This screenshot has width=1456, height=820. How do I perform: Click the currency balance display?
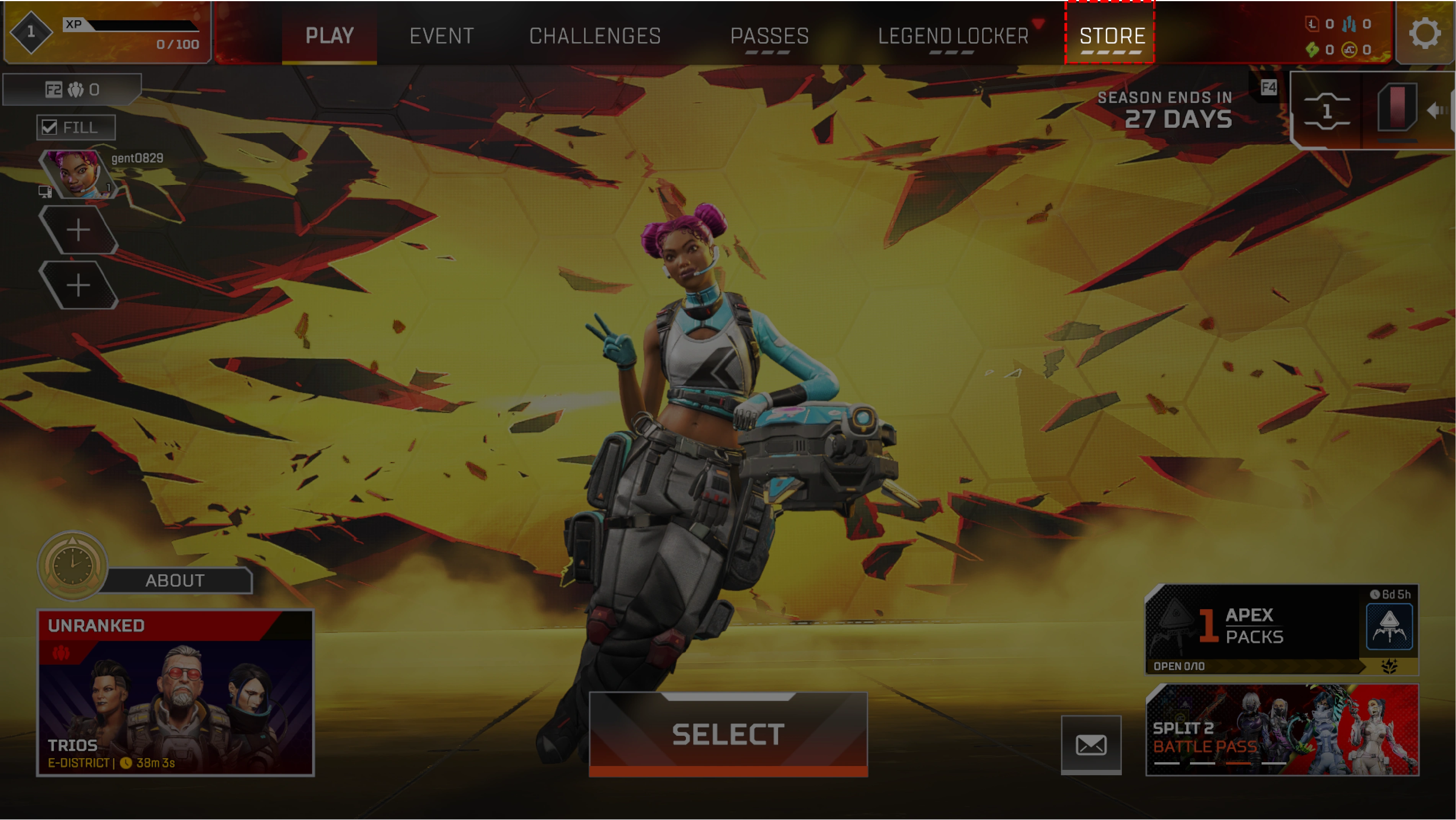[1338, 37]
